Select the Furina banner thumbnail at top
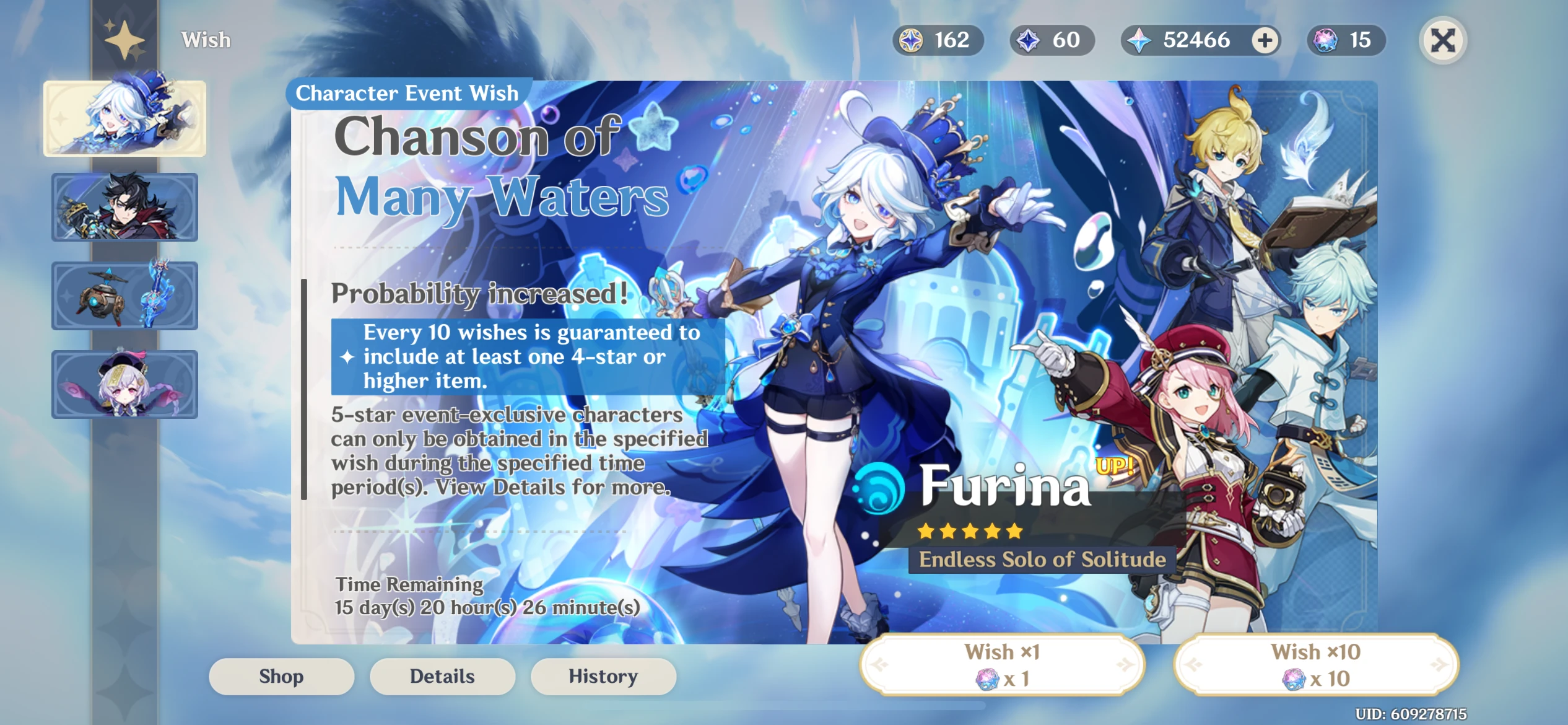 tap(124, 118)
